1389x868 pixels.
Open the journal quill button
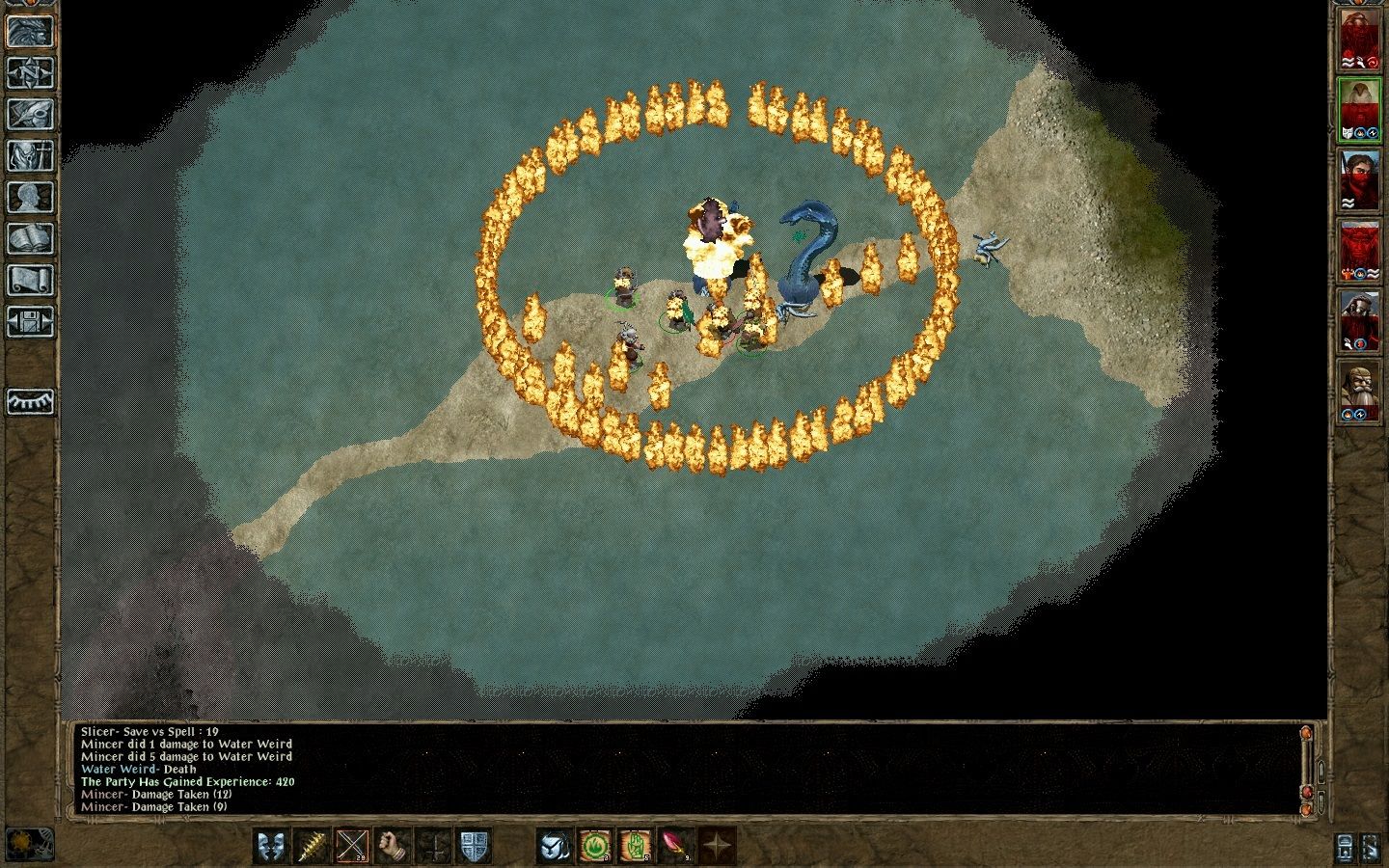30,114
